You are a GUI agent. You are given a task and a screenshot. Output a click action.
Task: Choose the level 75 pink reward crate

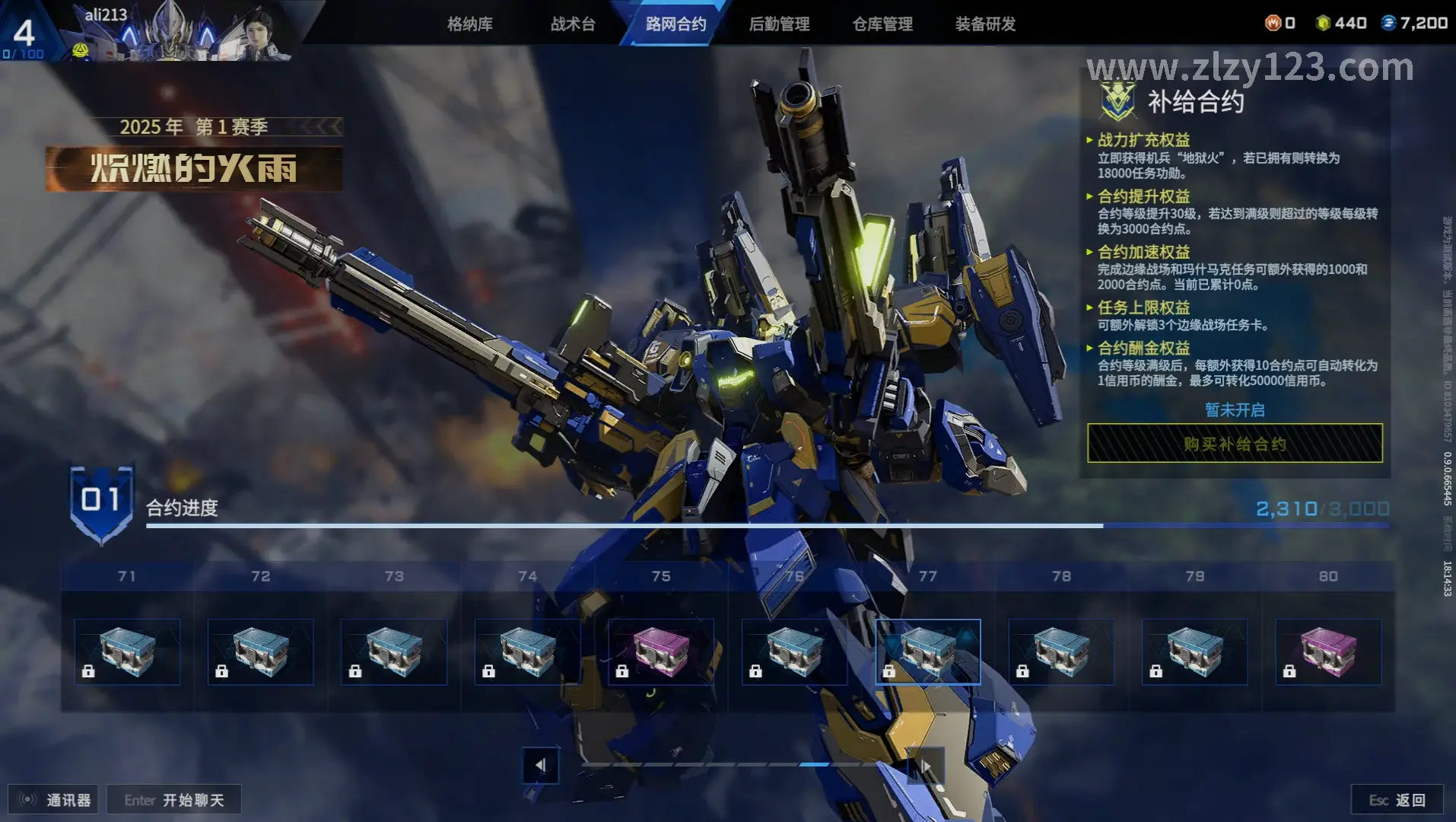[661, 652]
